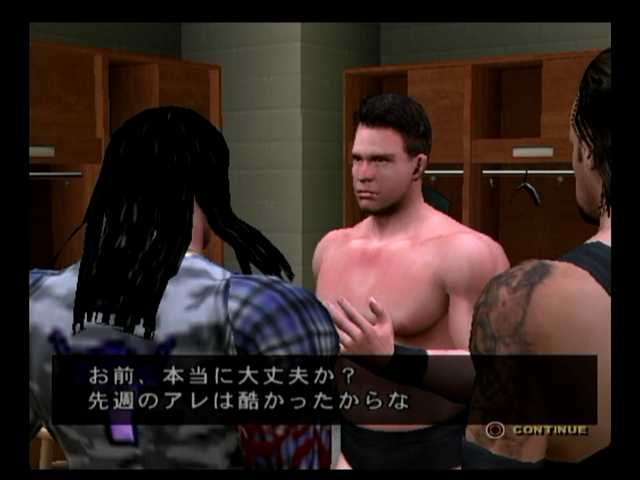The image size is (640, 480).
Task: Continue past the locker room dialogue
Action: tap(537, 430)
